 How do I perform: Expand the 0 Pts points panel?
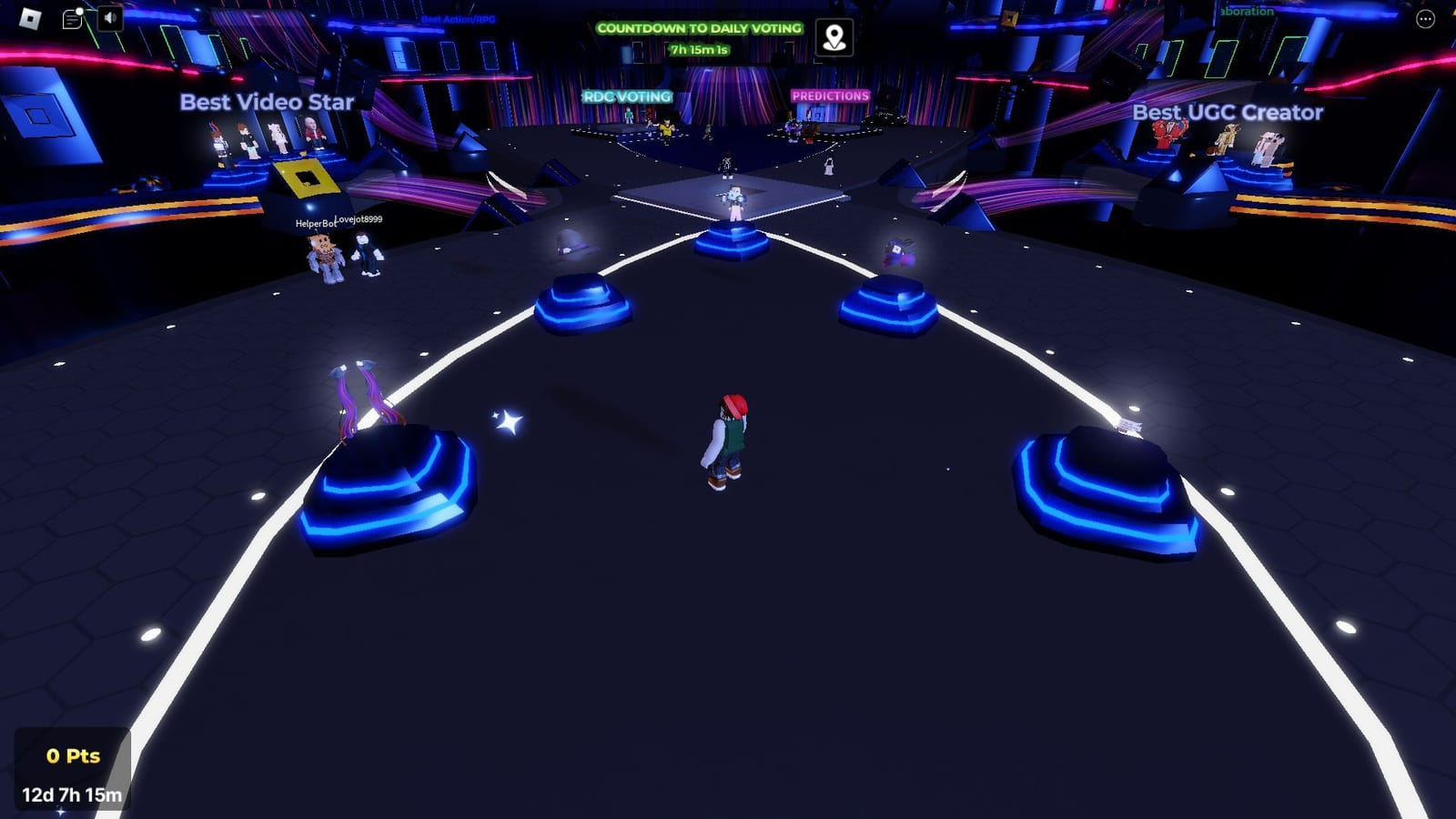coord(73,754)
